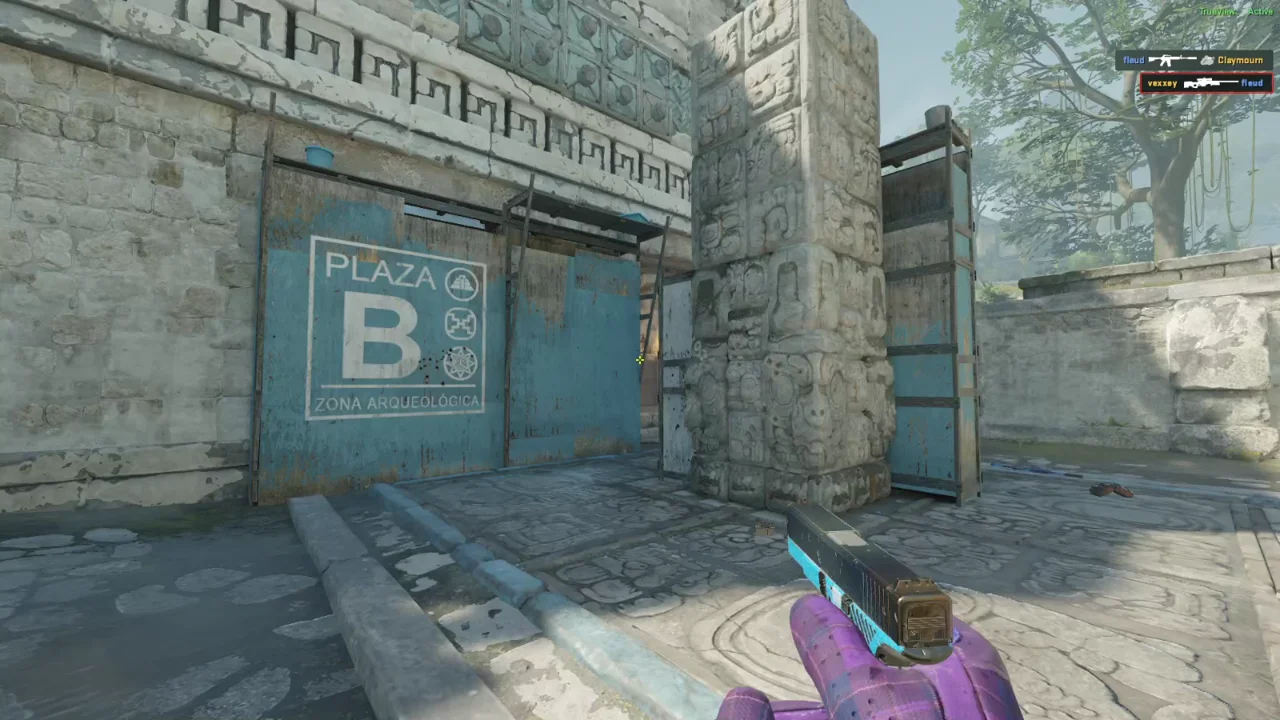Click the second fleud name on the right

click(x=1252, y=83)
